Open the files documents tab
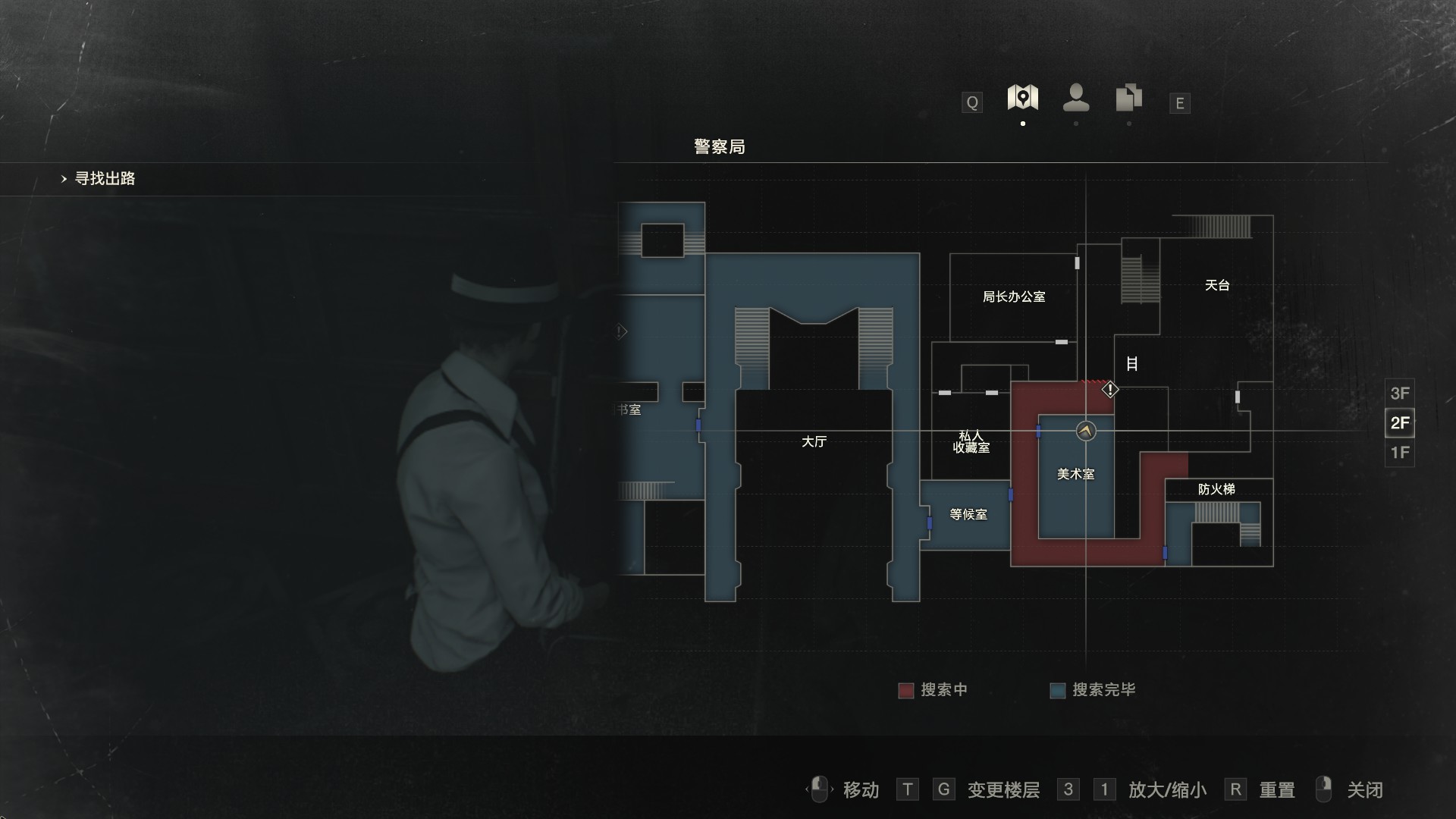The width and height of the screenshot is (1456, 819). coord(1128,98)
